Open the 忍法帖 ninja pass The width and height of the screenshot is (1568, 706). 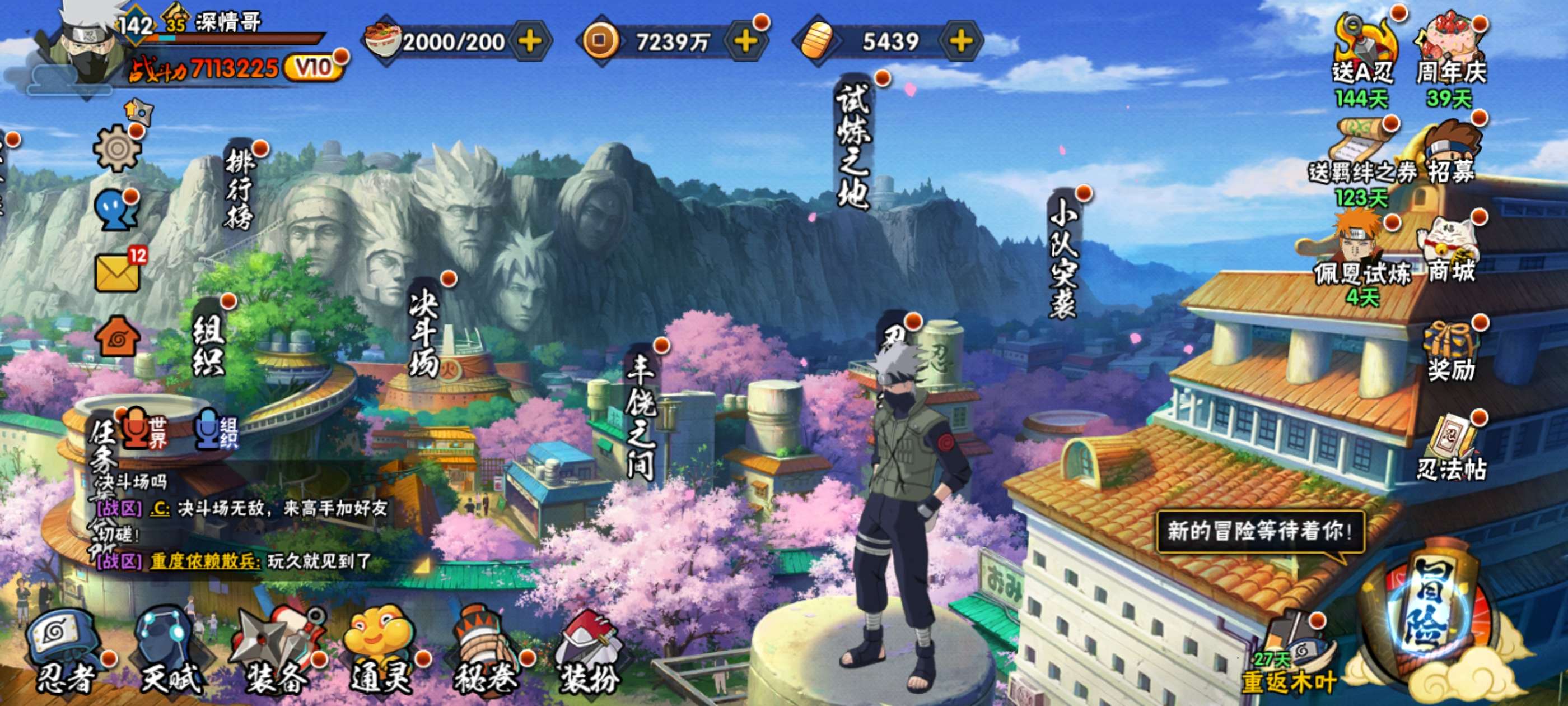(x=1451, y=450)
